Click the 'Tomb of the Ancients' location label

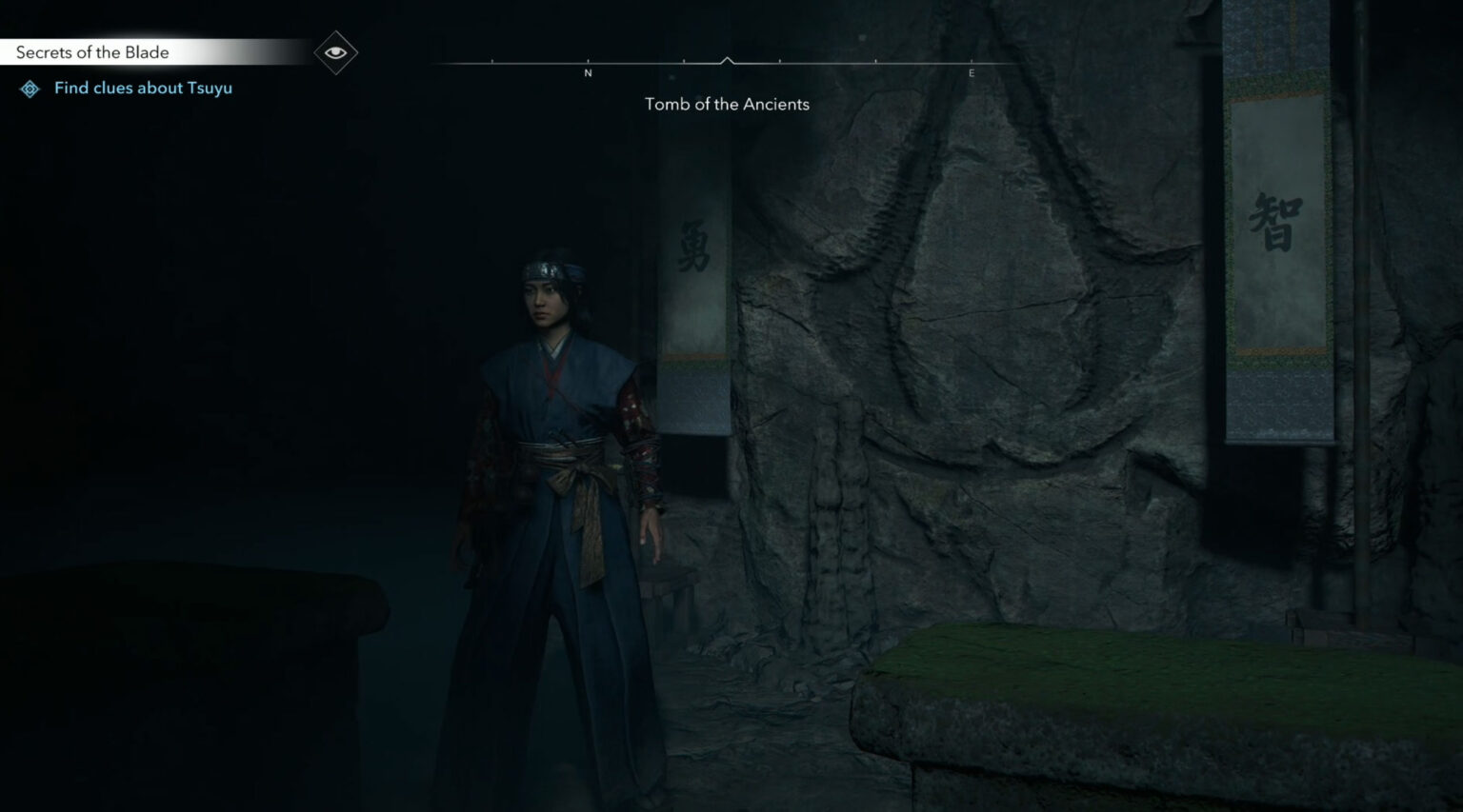pos(727,104)
